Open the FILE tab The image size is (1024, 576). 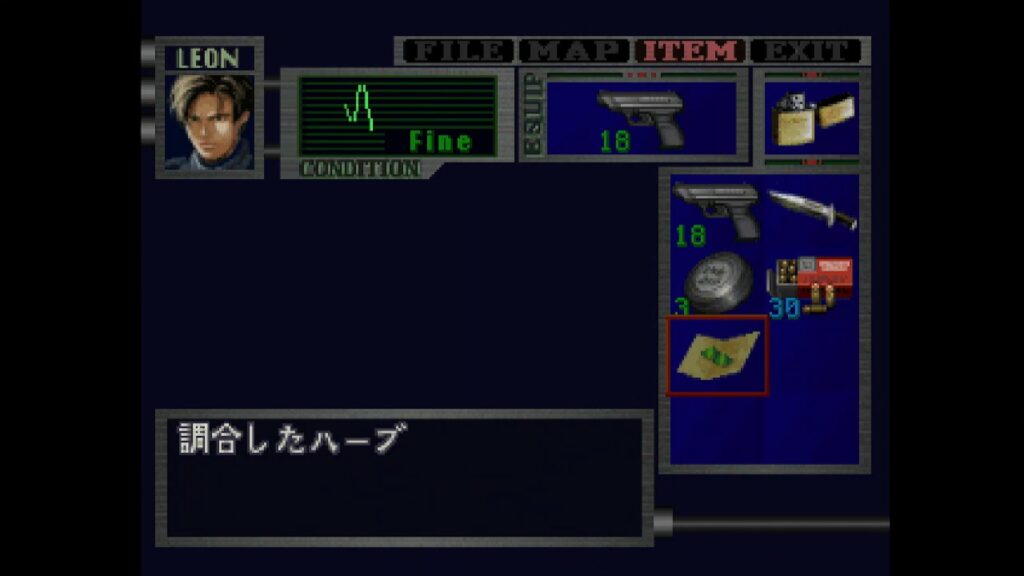point(455,51)
